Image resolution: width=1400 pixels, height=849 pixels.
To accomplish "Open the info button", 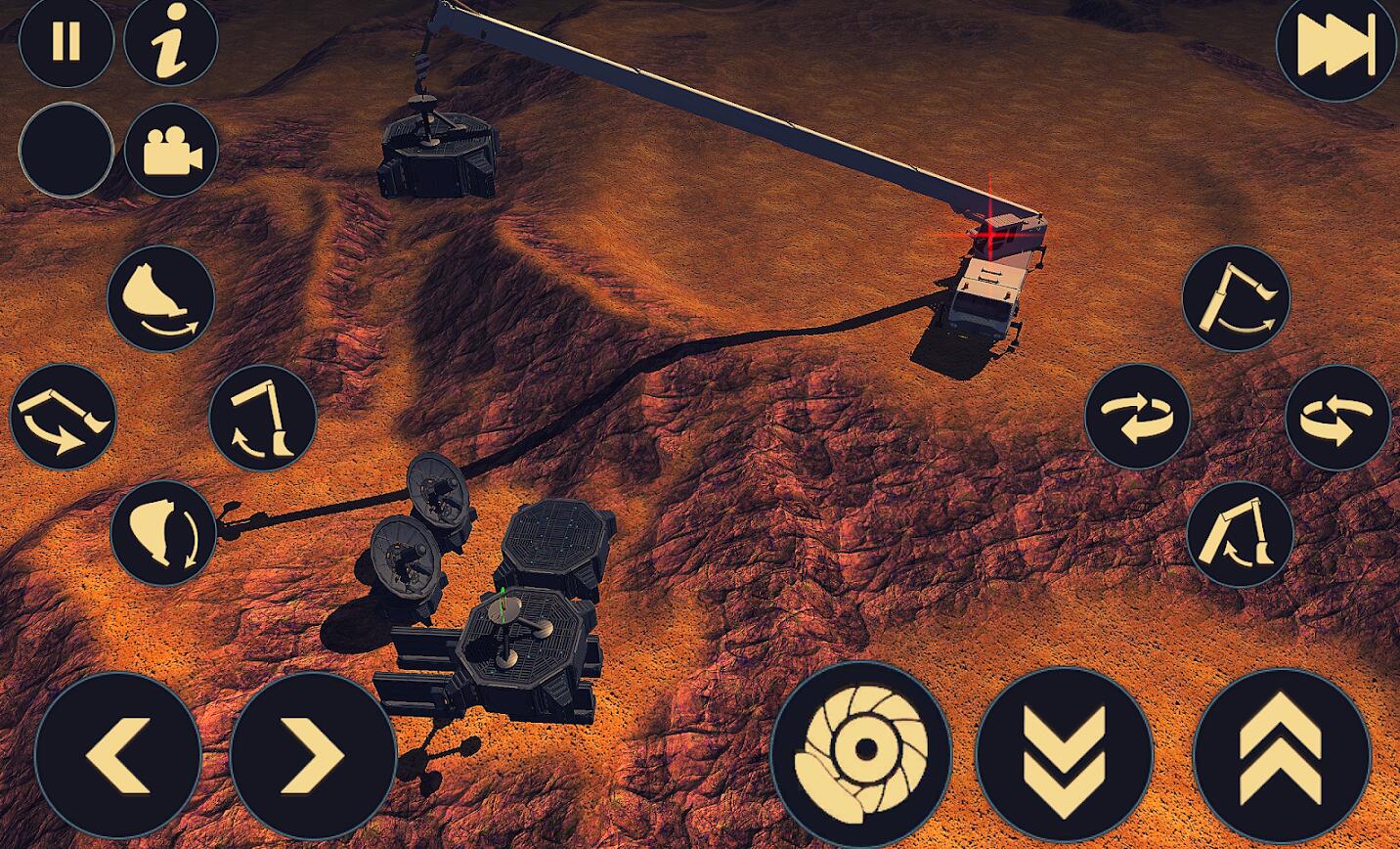I will pos(171,42).
